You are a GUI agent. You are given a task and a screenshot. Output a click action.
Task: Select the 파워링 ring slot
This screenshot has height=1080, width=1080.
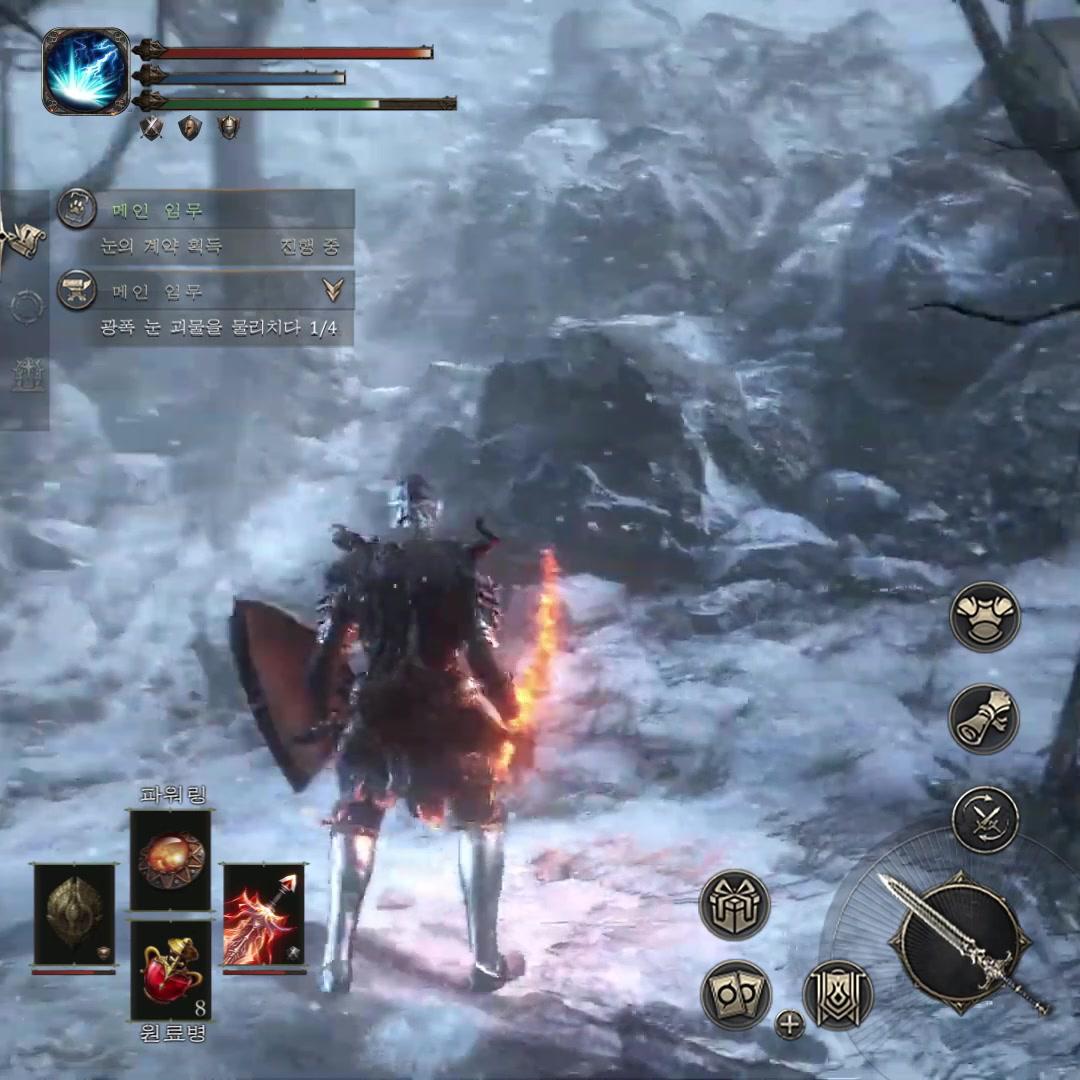pos(171,860)
